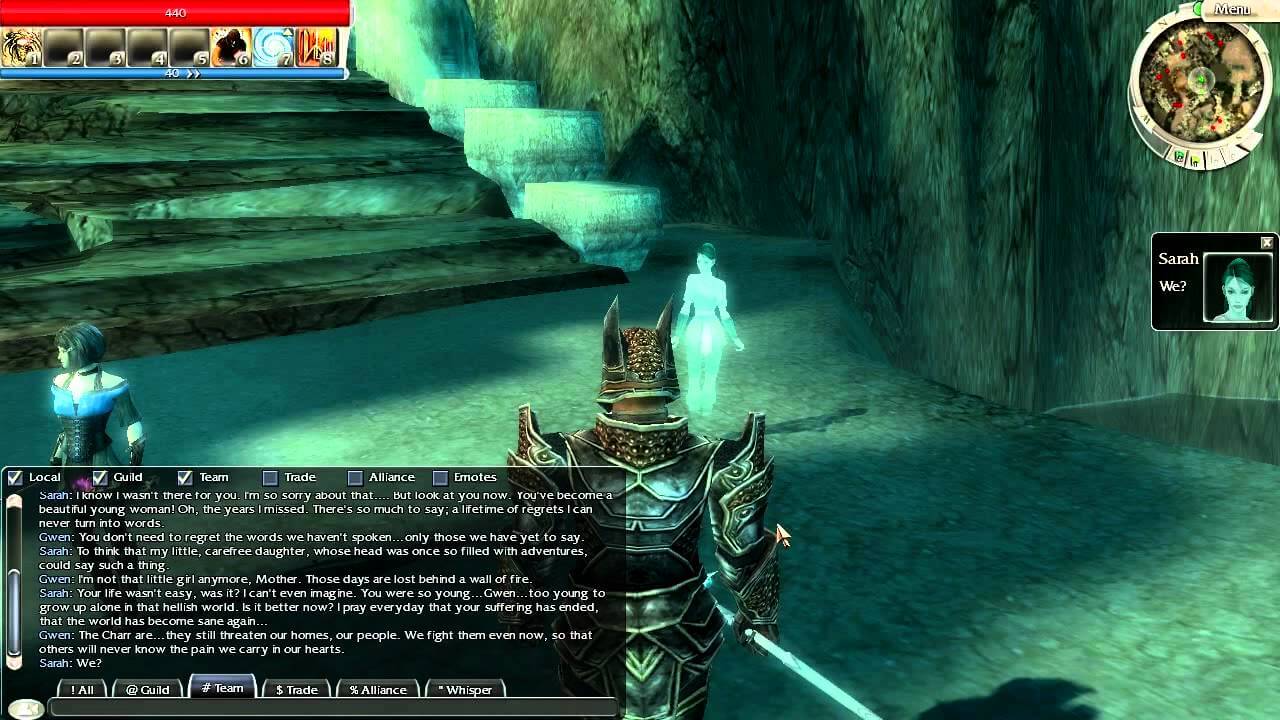Switch to the Team chat tab
The width and height of the screenshot is (1280, 720).
(x=222, y=689)
